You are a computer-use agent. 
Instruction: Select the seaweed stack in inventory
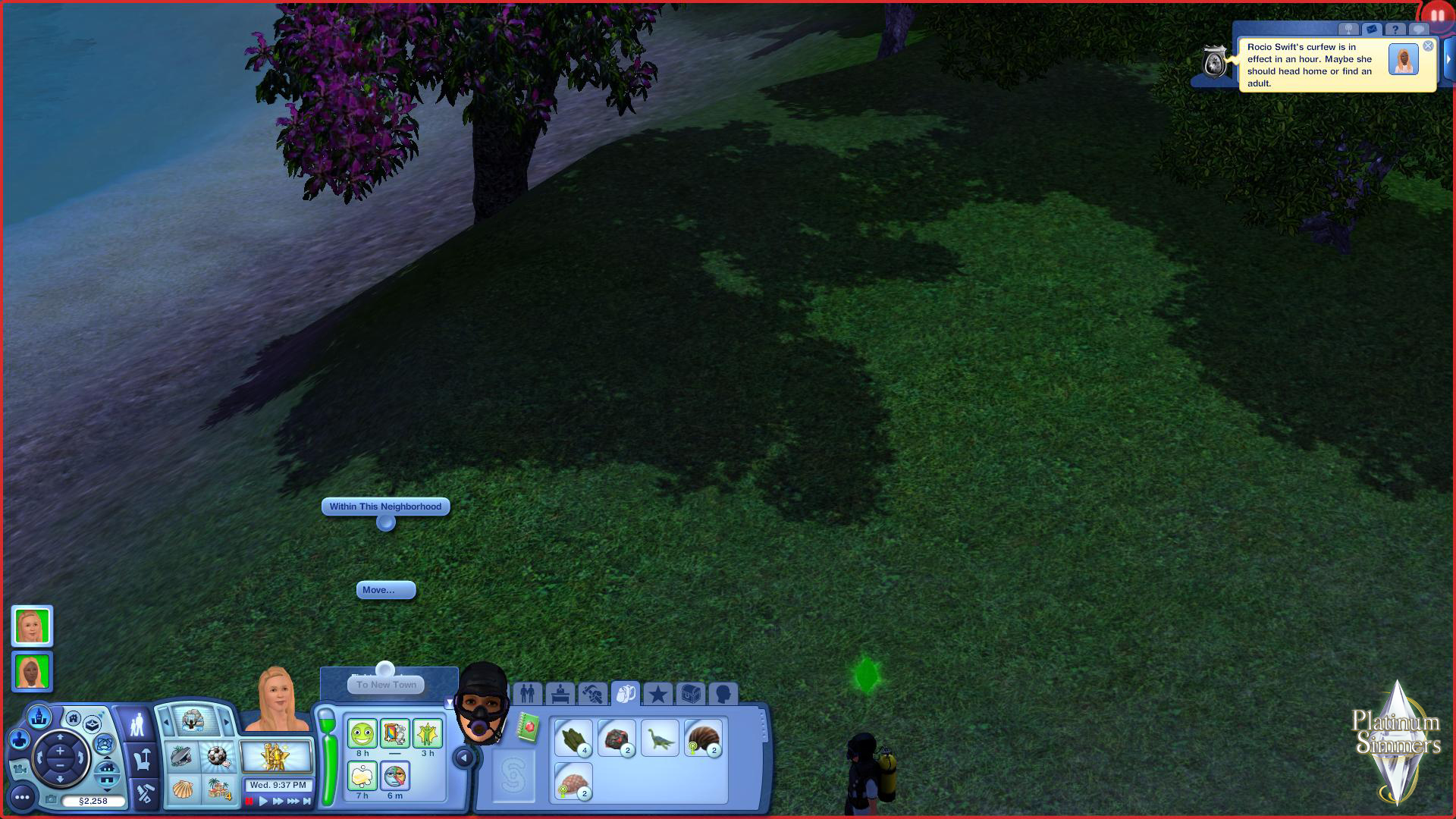pos(573,739)
